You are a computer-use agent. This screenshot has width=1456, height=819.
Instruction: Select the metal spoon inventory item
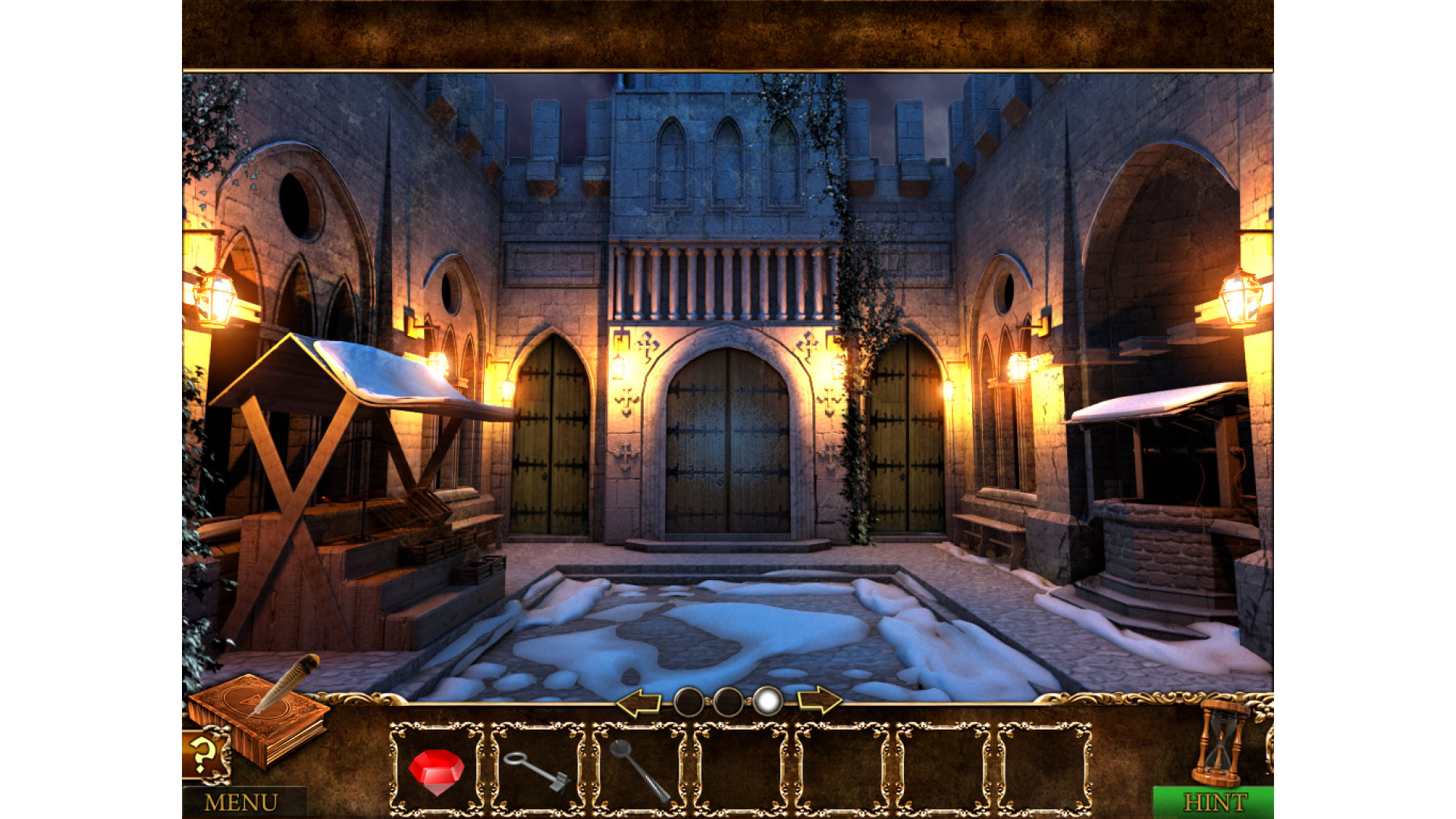pyautogui.click(x=639, y=770)
